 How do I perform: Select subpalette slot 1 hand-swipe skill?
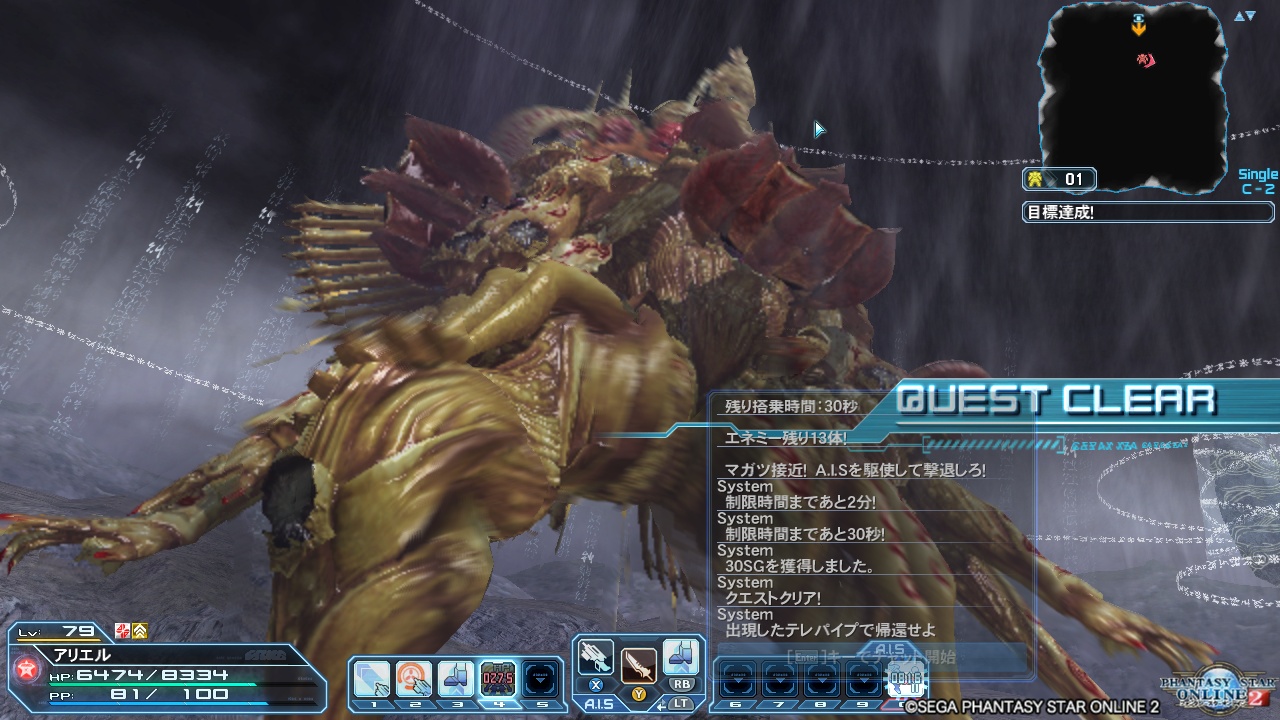coord(372,679)
